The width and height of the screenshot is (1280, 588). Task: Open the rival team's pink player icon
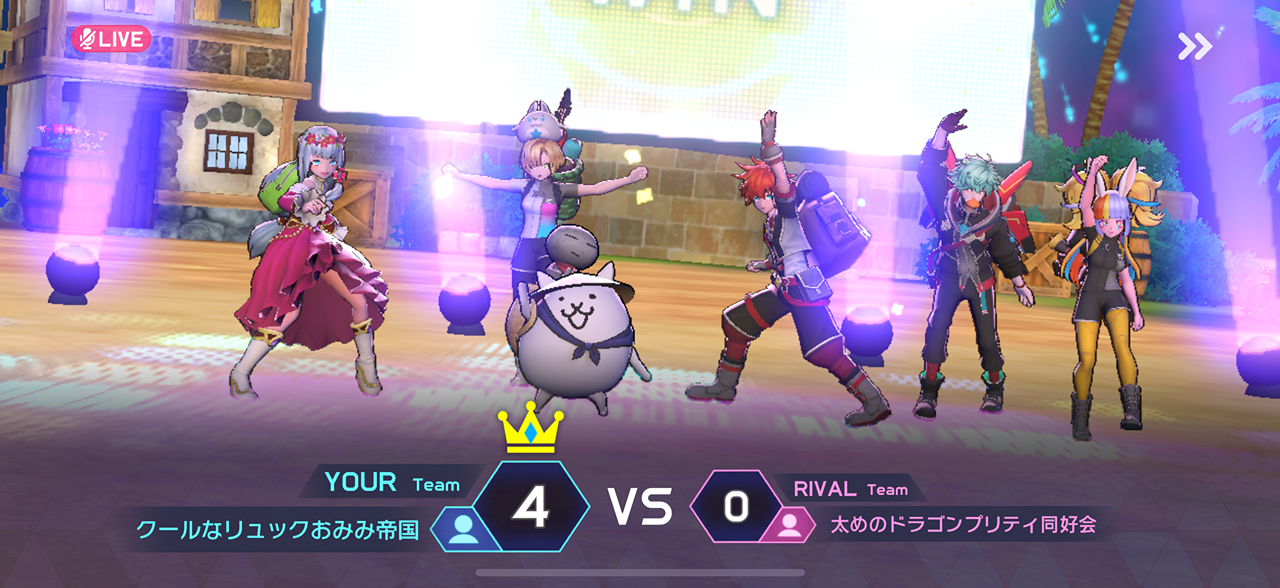789,526
